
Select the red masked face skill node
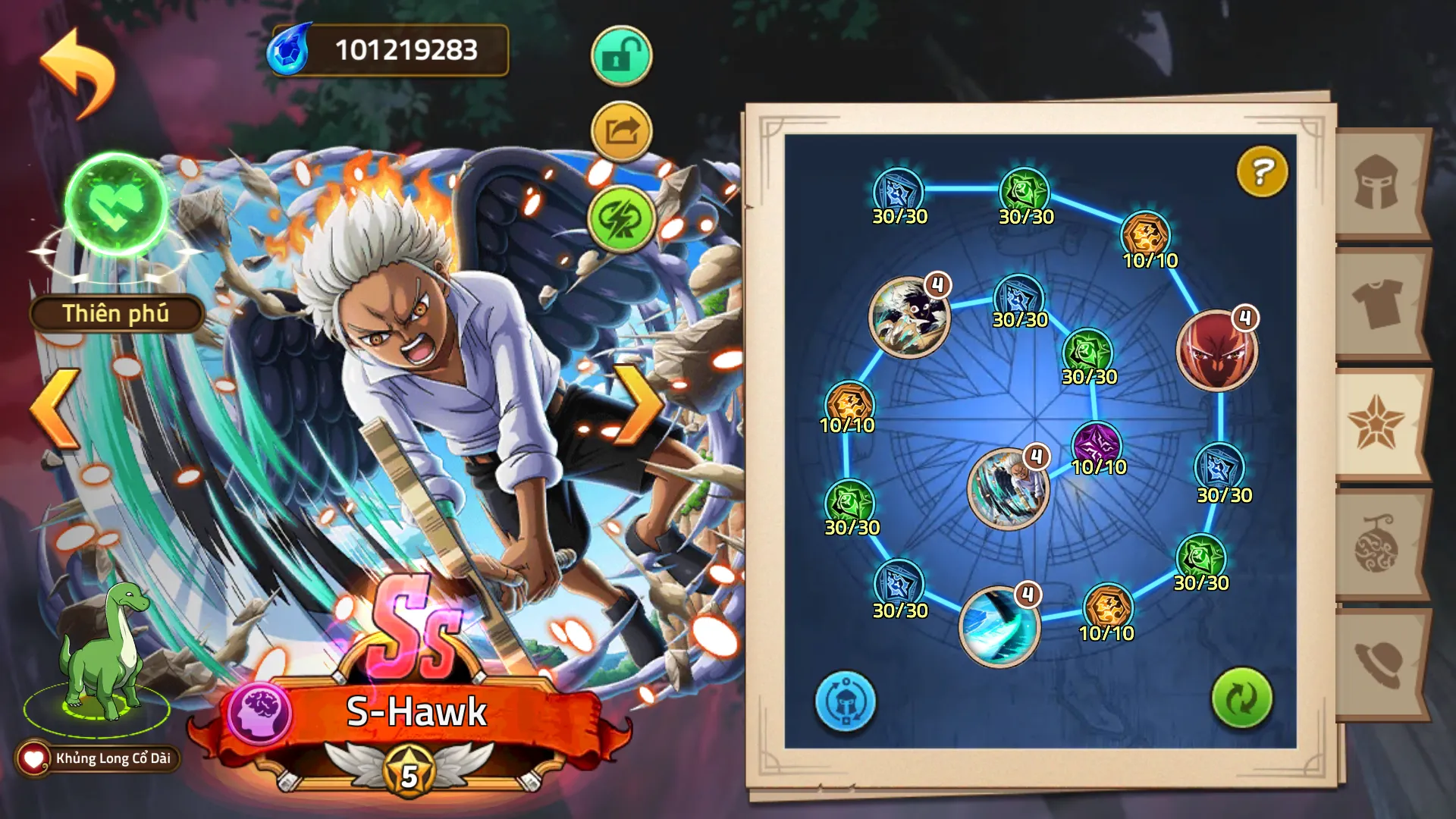1216,352
